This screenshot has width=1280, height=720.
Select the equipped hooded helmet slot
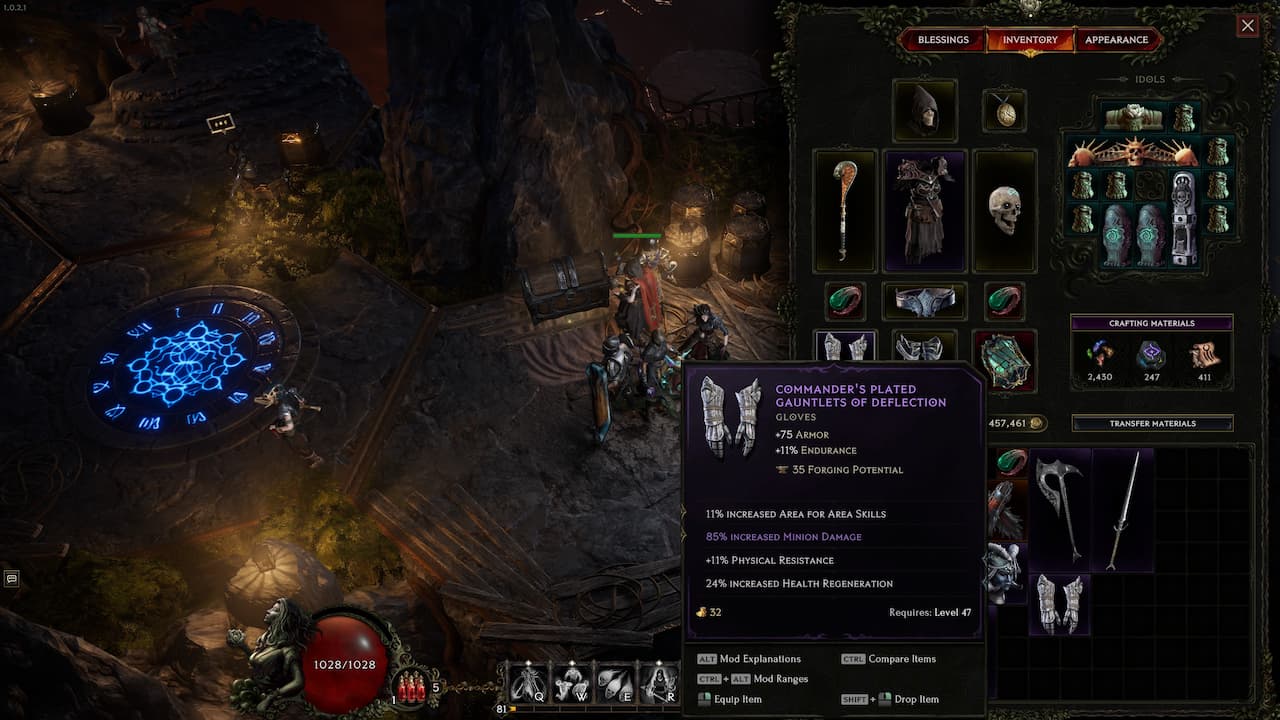point(924,111)
